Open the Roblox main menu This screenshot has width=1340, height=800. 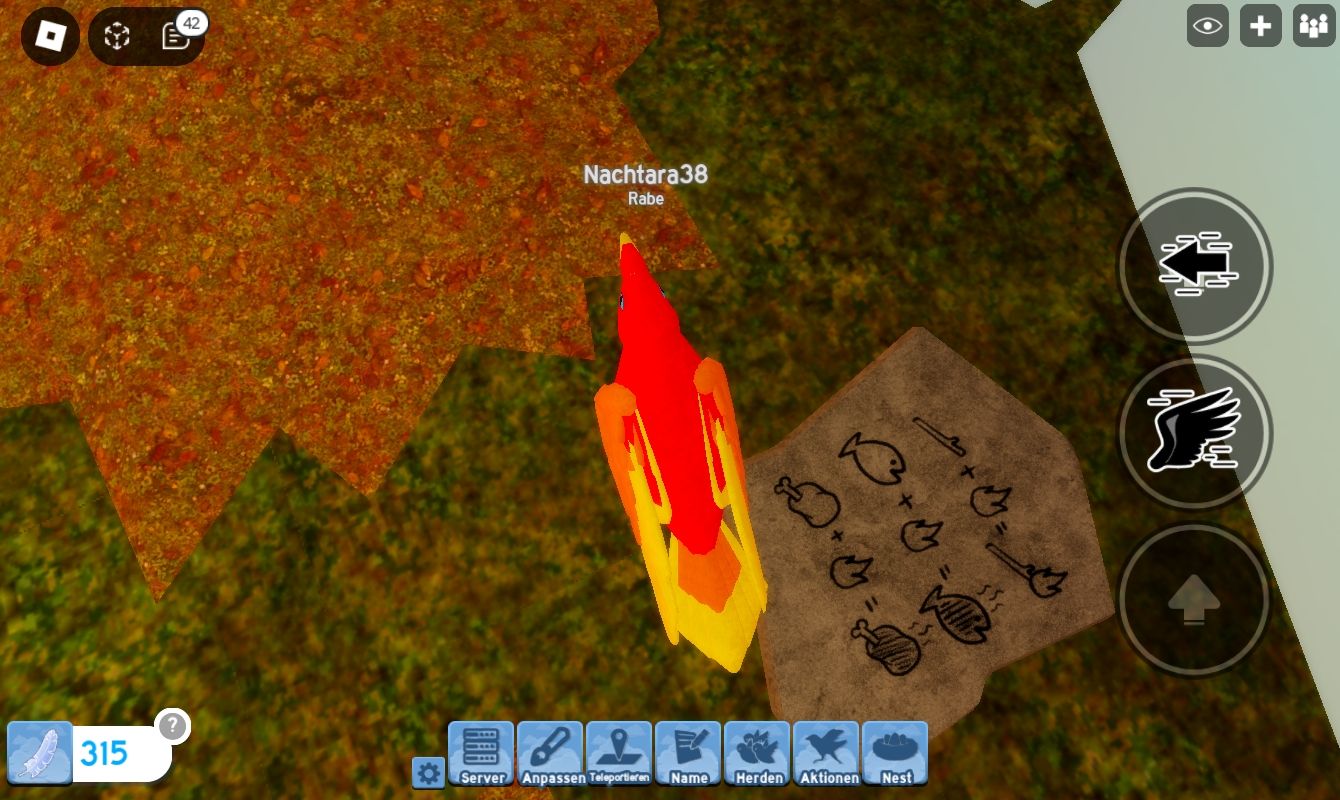(x=50, y=37)
